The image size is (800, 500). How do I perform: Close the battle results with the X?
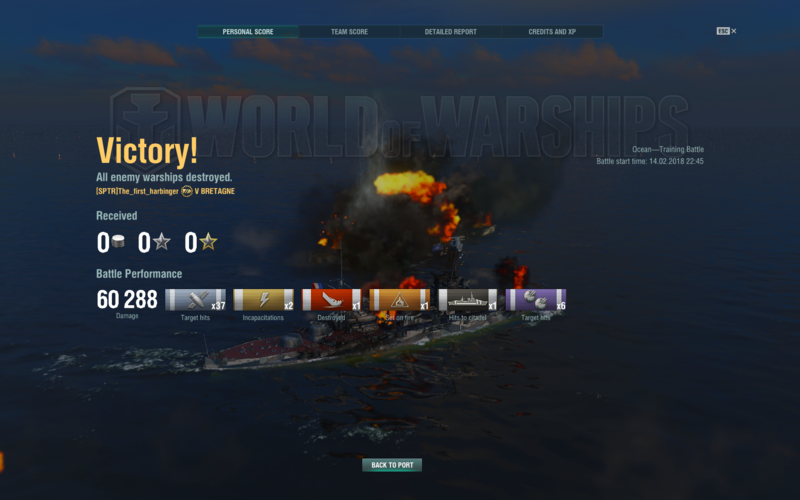click(x=733, y=31)
